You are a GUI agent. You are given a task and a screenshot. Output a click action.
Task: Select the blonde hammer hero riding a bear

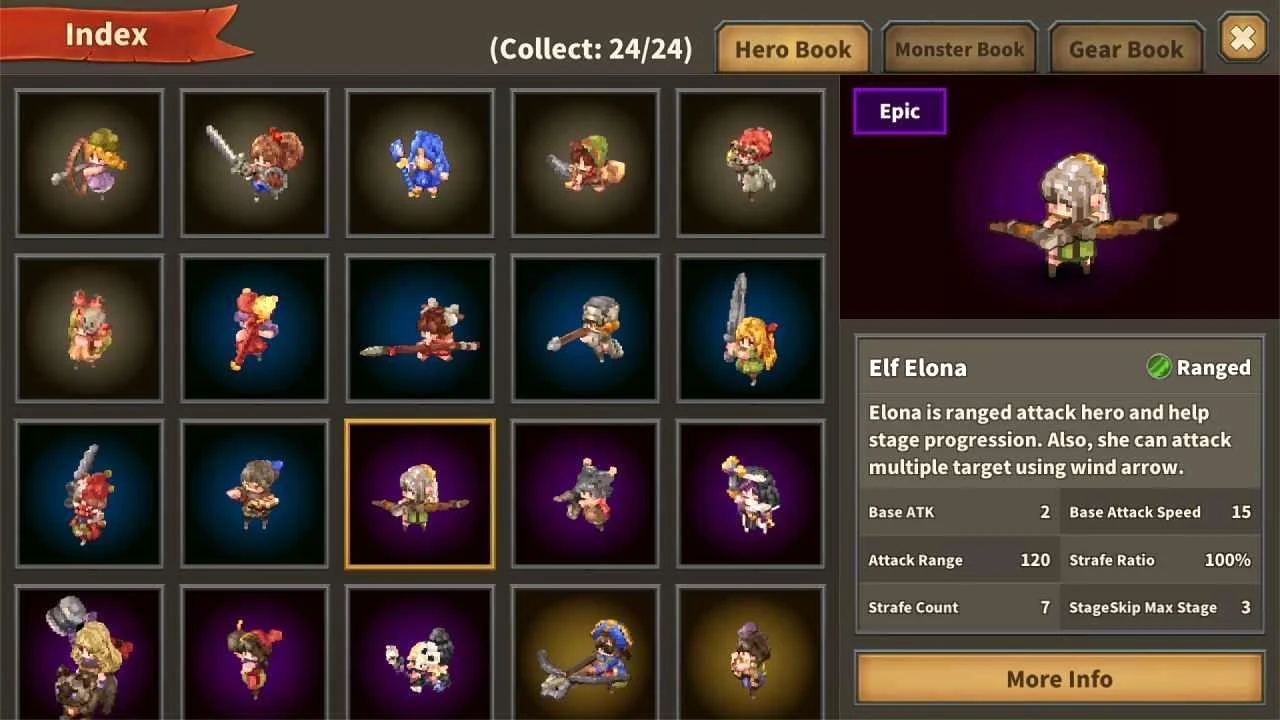coord(90,652)
